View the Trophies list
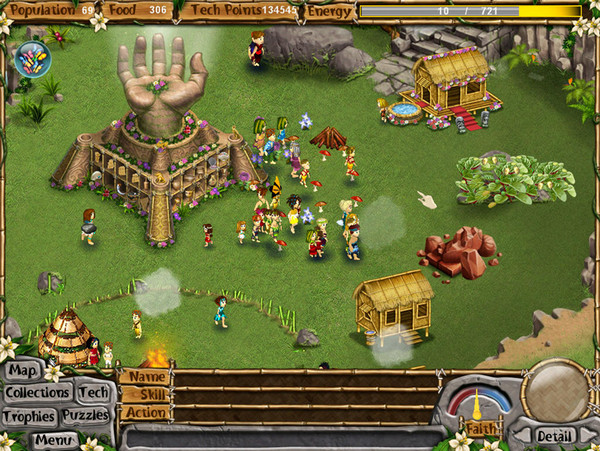Screen dimensions: 600x451 29,416
